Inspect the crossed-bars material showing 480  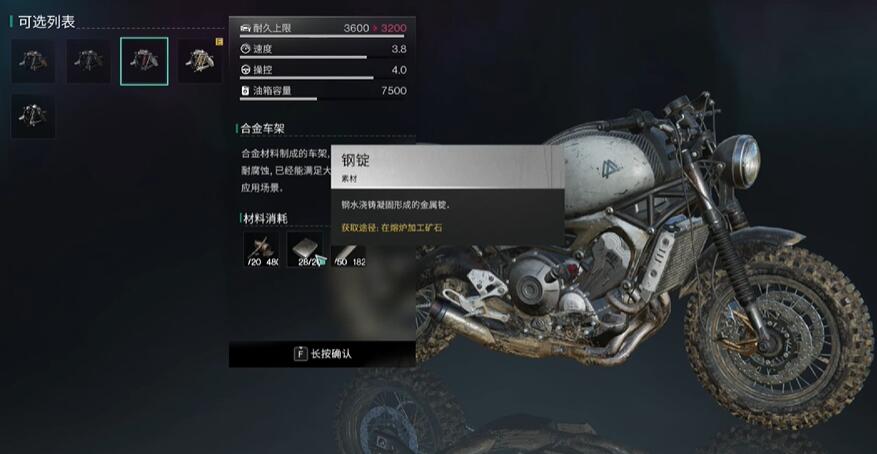tap(262, 250)
